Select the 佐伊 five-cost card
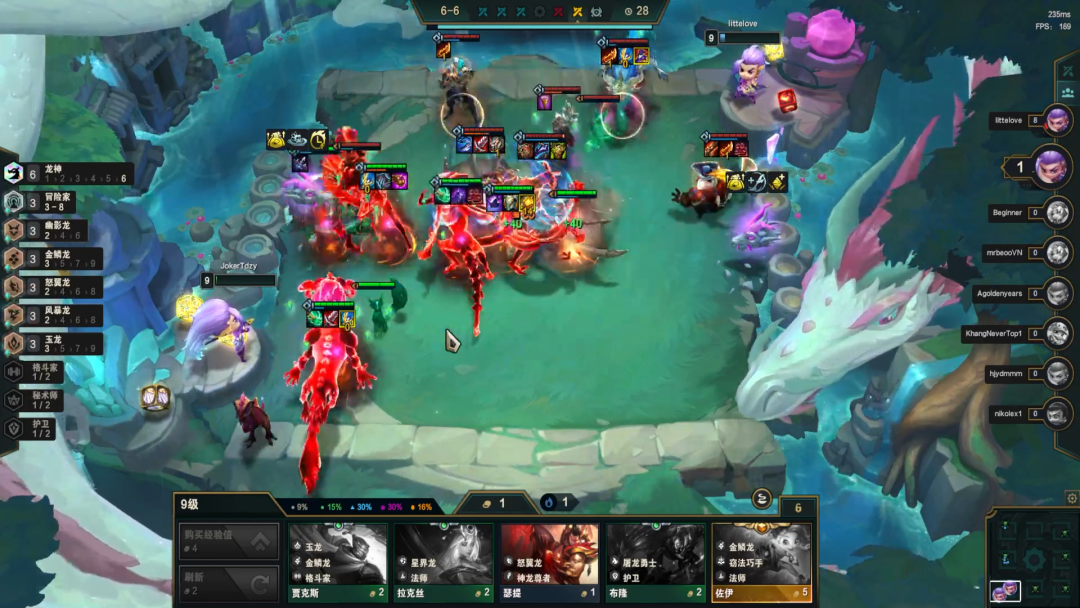Viewport: 1080px width, 608px height. pyautogui.click(x=761, y=562)
